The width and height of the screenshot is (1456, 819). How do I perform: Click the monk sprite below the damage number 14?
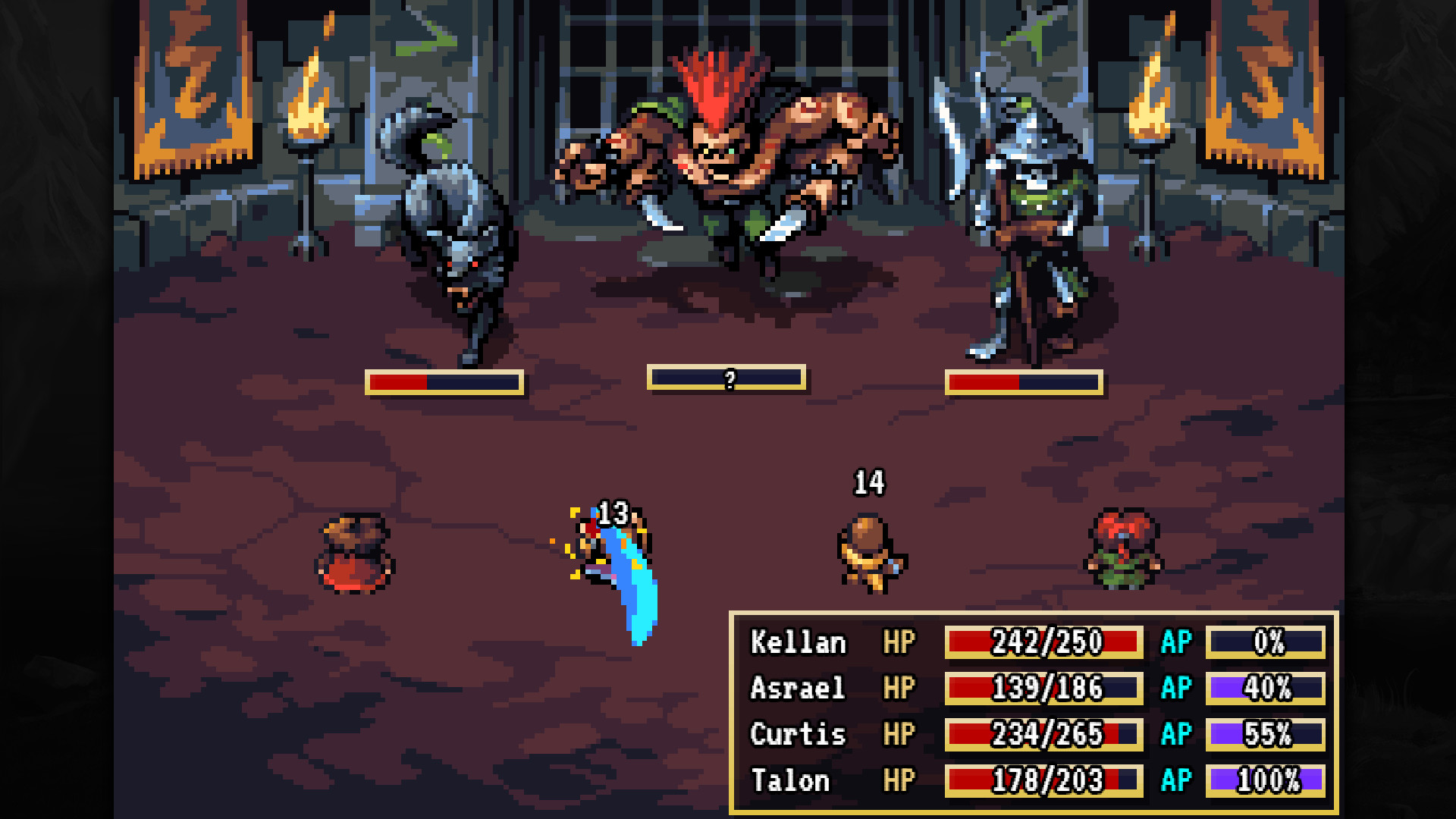point(868,554)
